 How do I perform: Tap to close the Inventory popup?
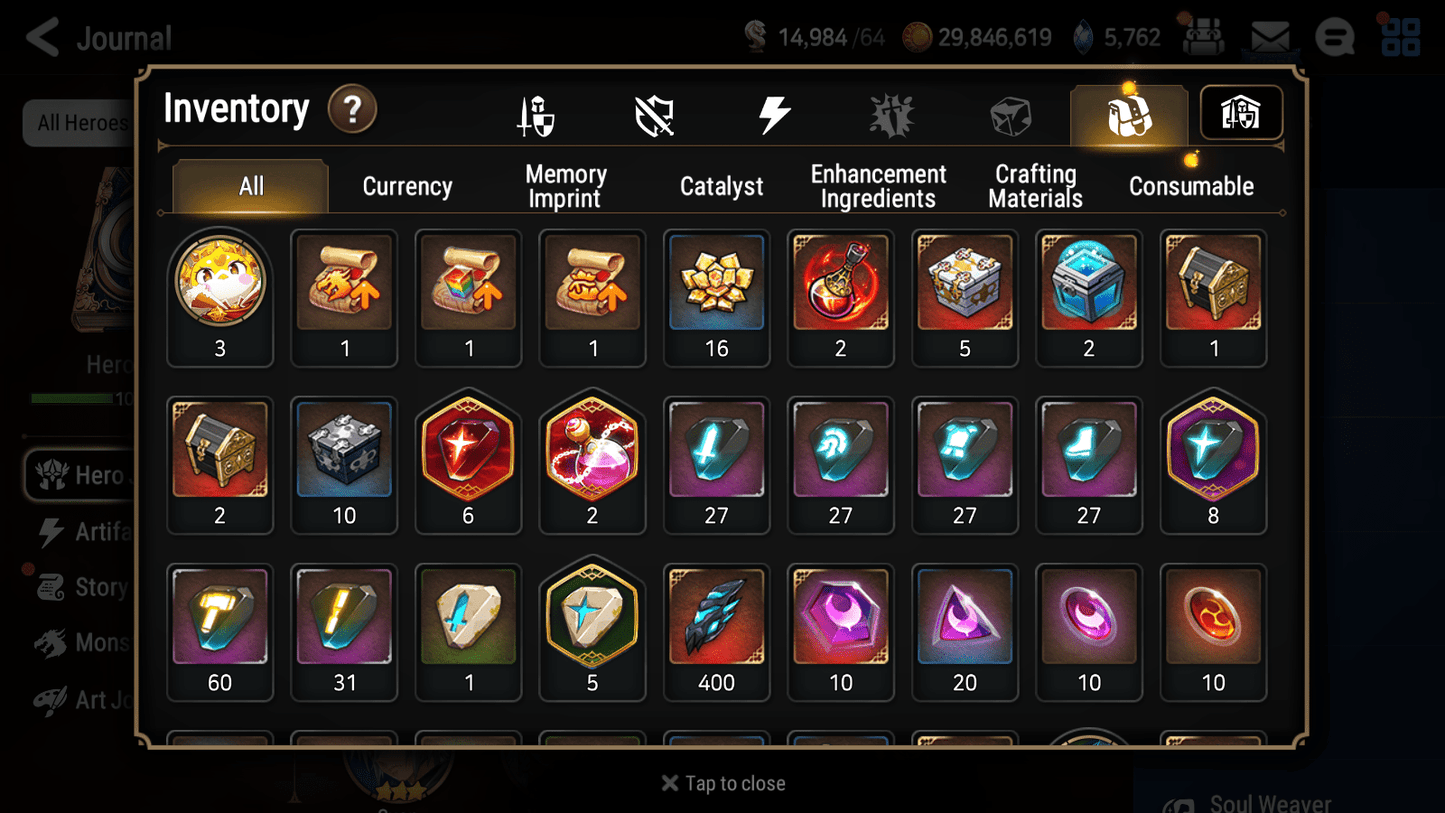[x=722, y=783]
